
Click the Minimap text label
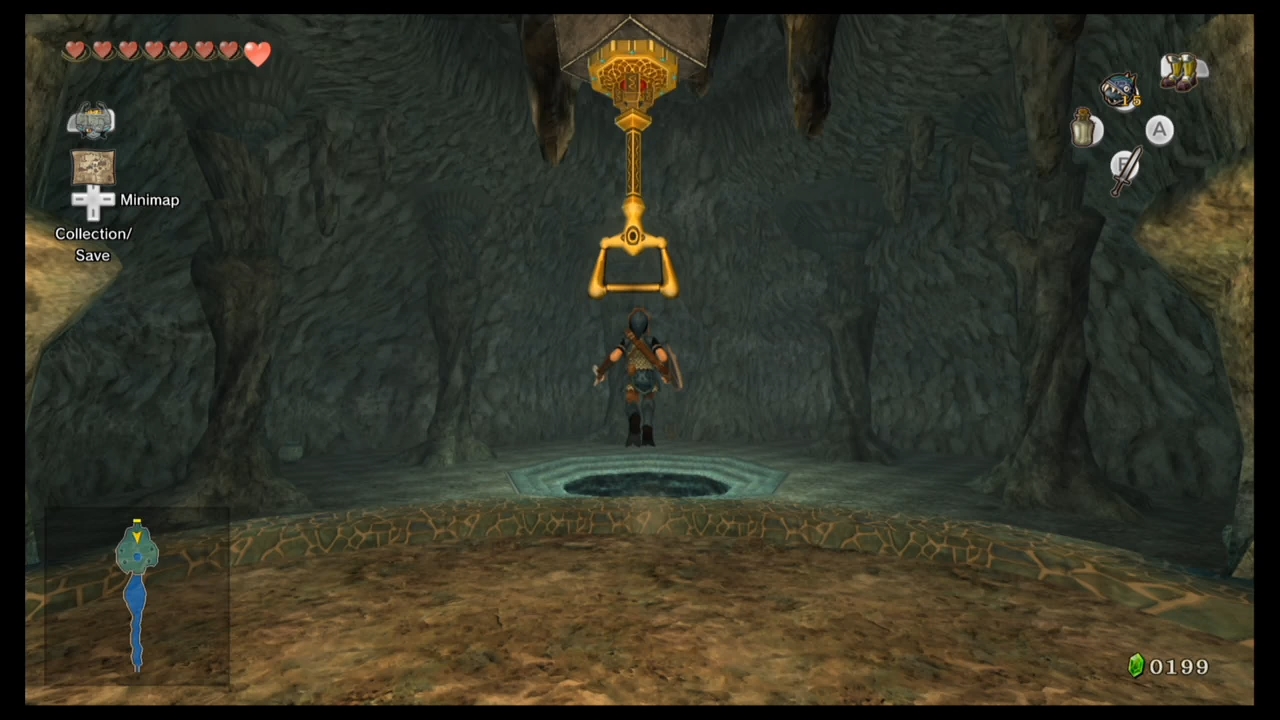point(149,200)
